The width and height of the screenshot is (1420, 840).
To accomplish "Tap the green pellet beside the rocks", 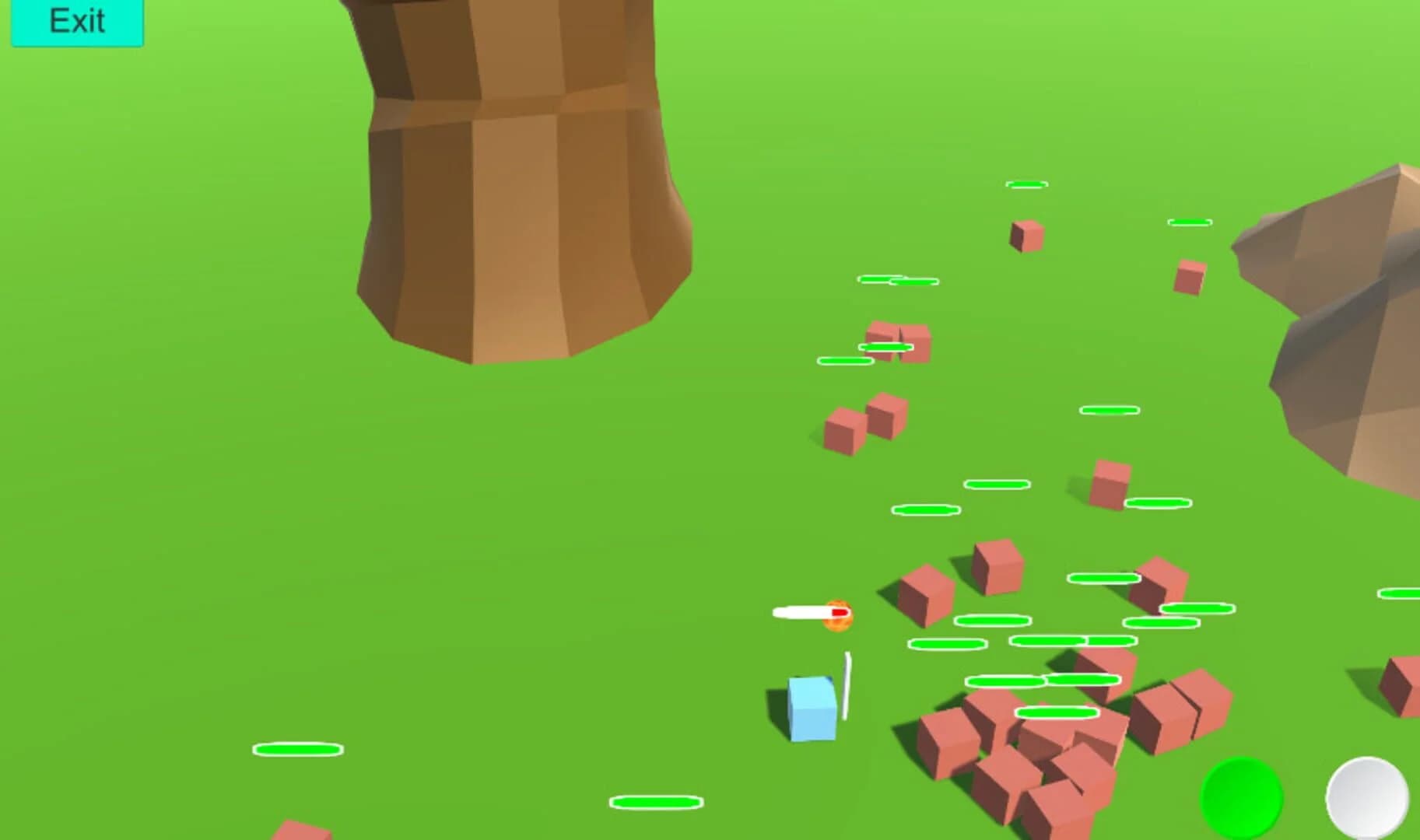I will click(x=1190, y=224).
